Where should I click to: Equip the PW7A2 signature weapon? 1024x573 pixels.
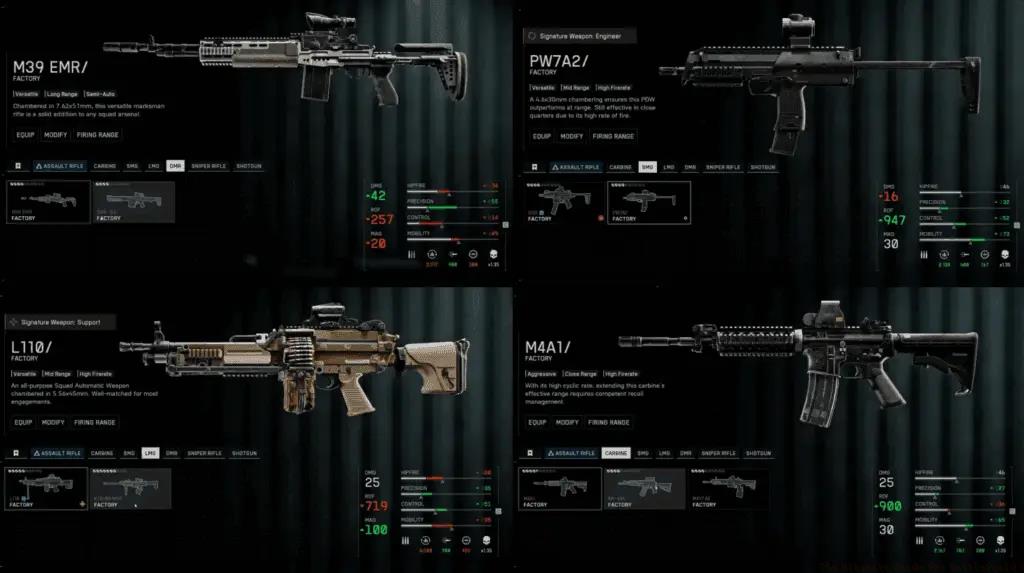[541, 136]
